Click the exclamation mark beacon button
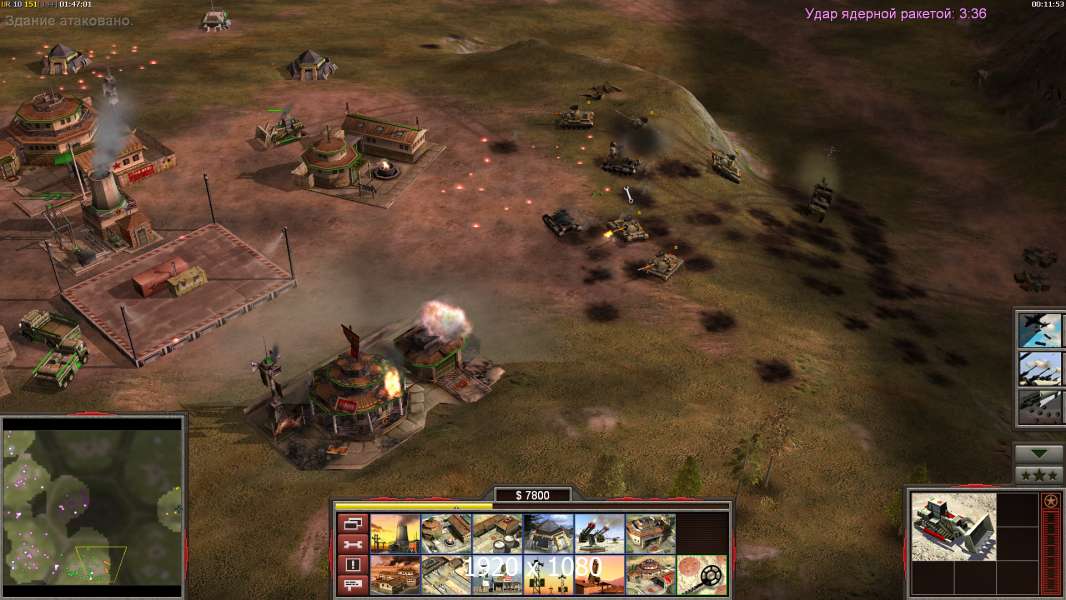Viewport: 1066px width, 600px height. pyautogui.click(x=352, y=565)
